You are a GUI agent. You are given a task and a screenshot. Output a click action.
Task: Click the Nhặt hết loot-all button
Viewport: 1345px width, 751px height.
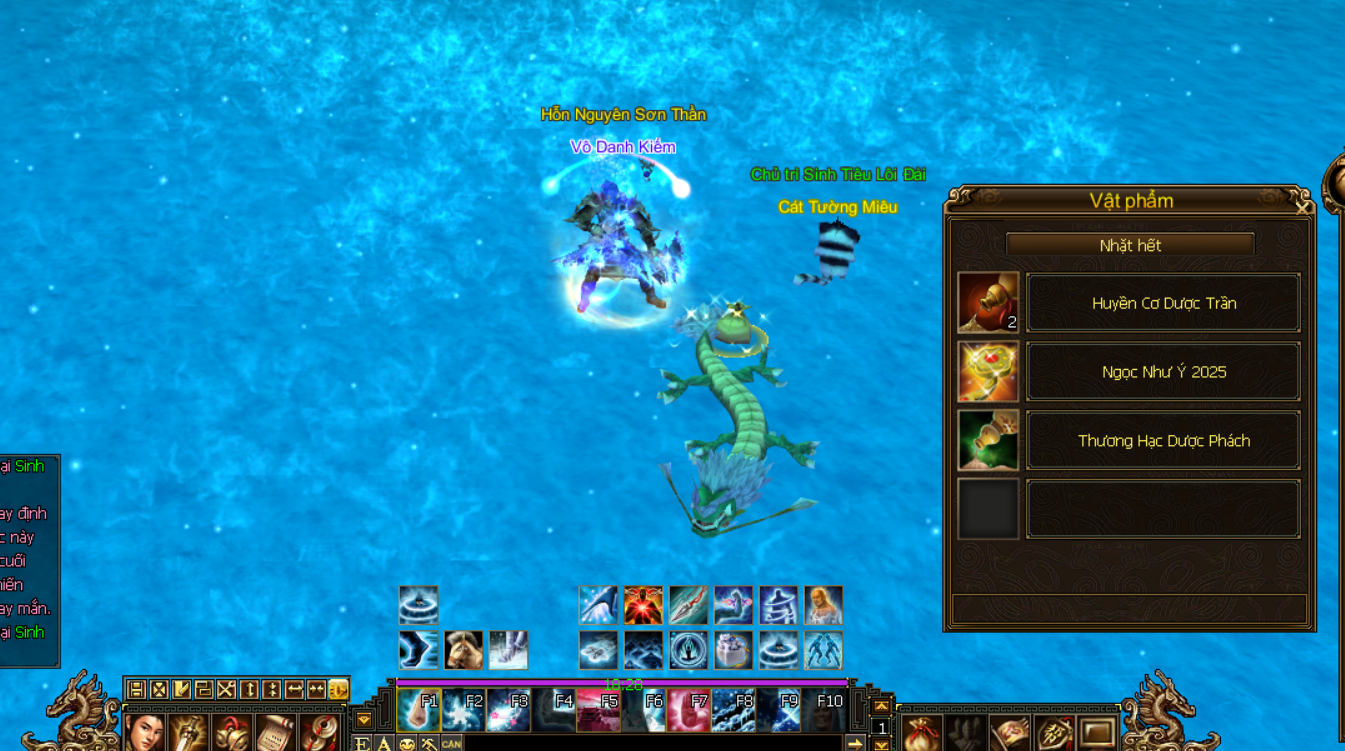pos(1130,245)
